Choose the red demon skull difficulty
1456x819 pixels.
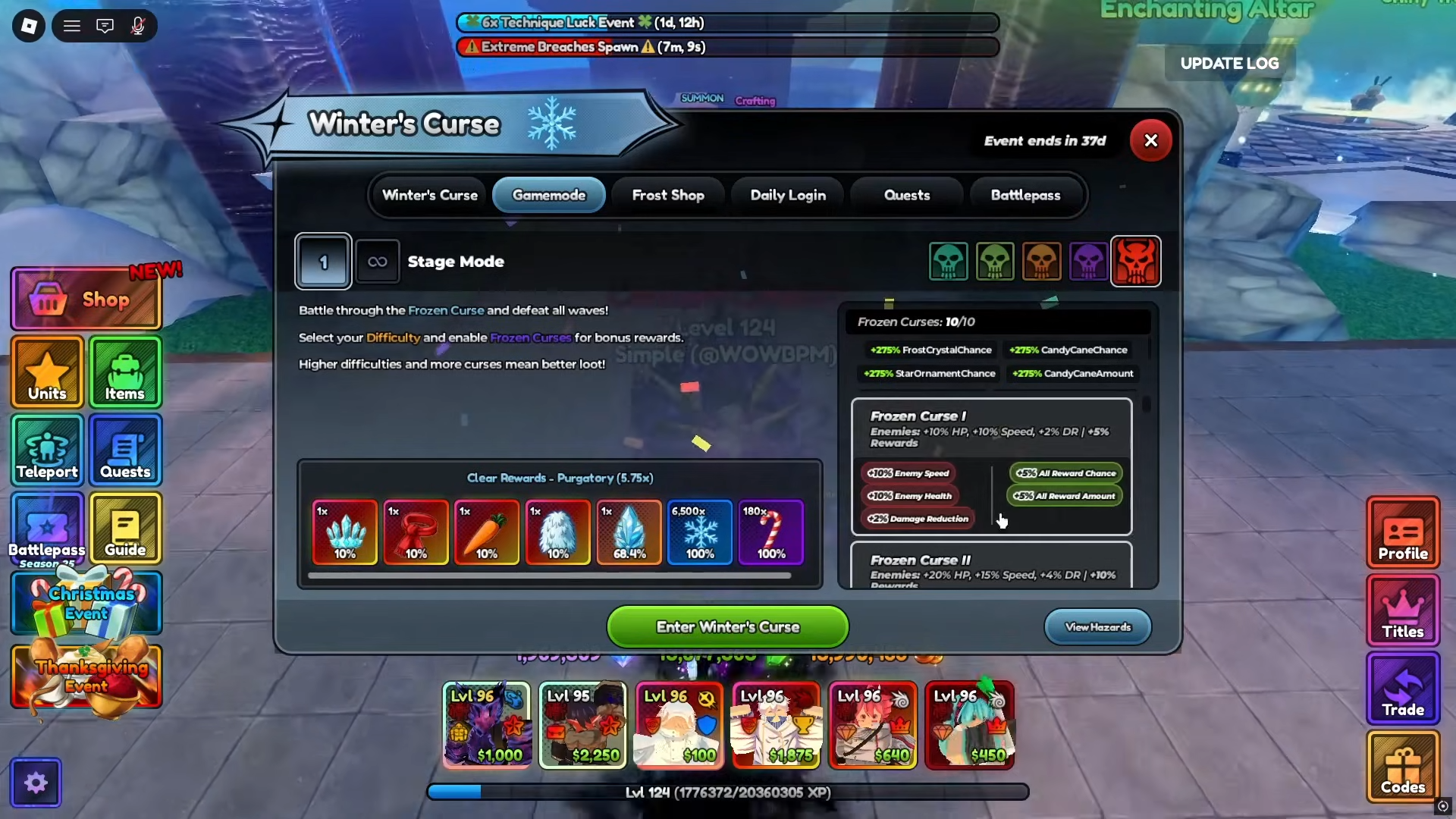click(x=1135, y=262)
